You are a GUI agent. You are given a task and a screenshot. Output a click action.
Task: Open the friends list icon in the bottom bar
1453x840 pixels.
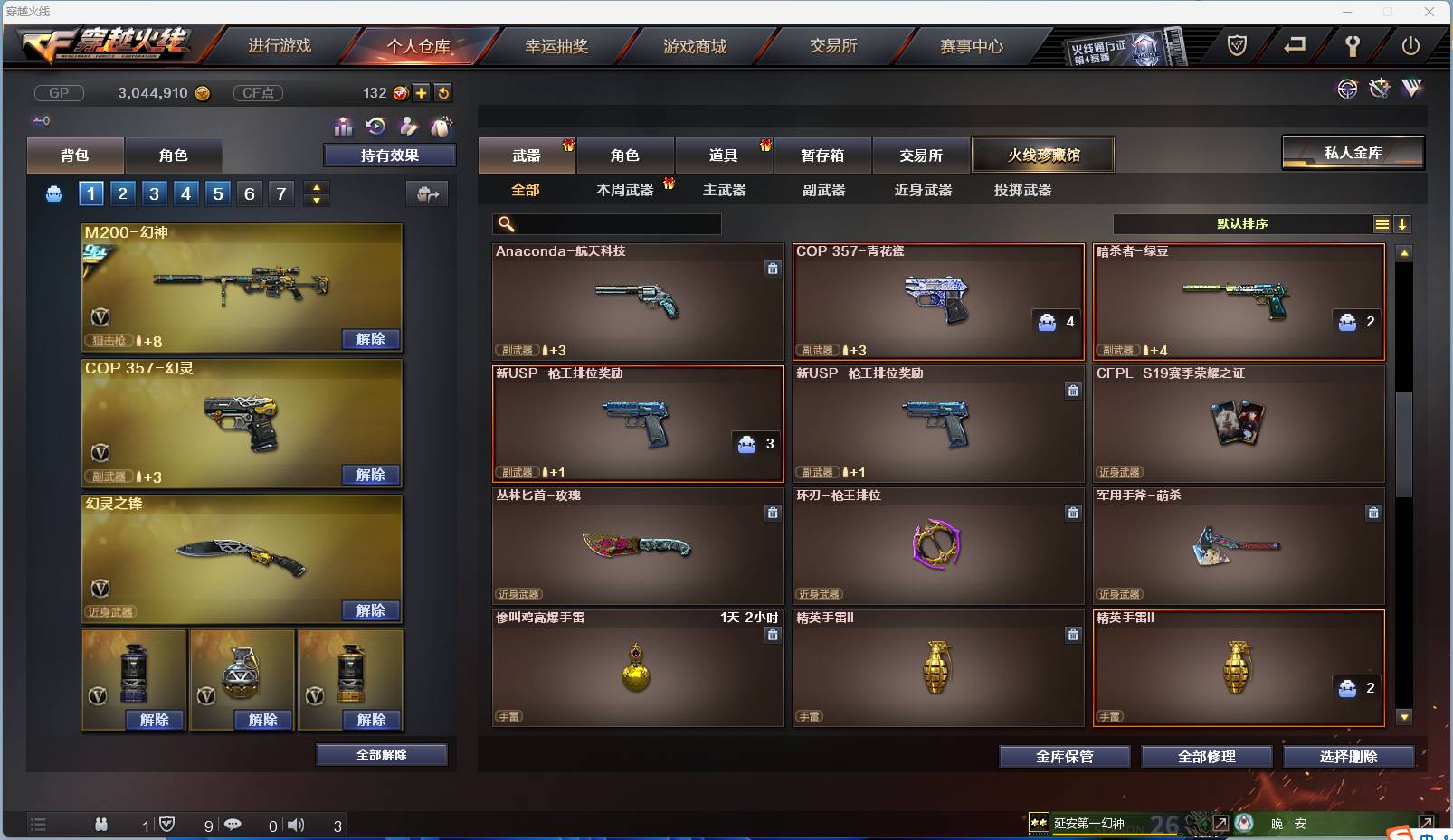click(x=100, y=824)
